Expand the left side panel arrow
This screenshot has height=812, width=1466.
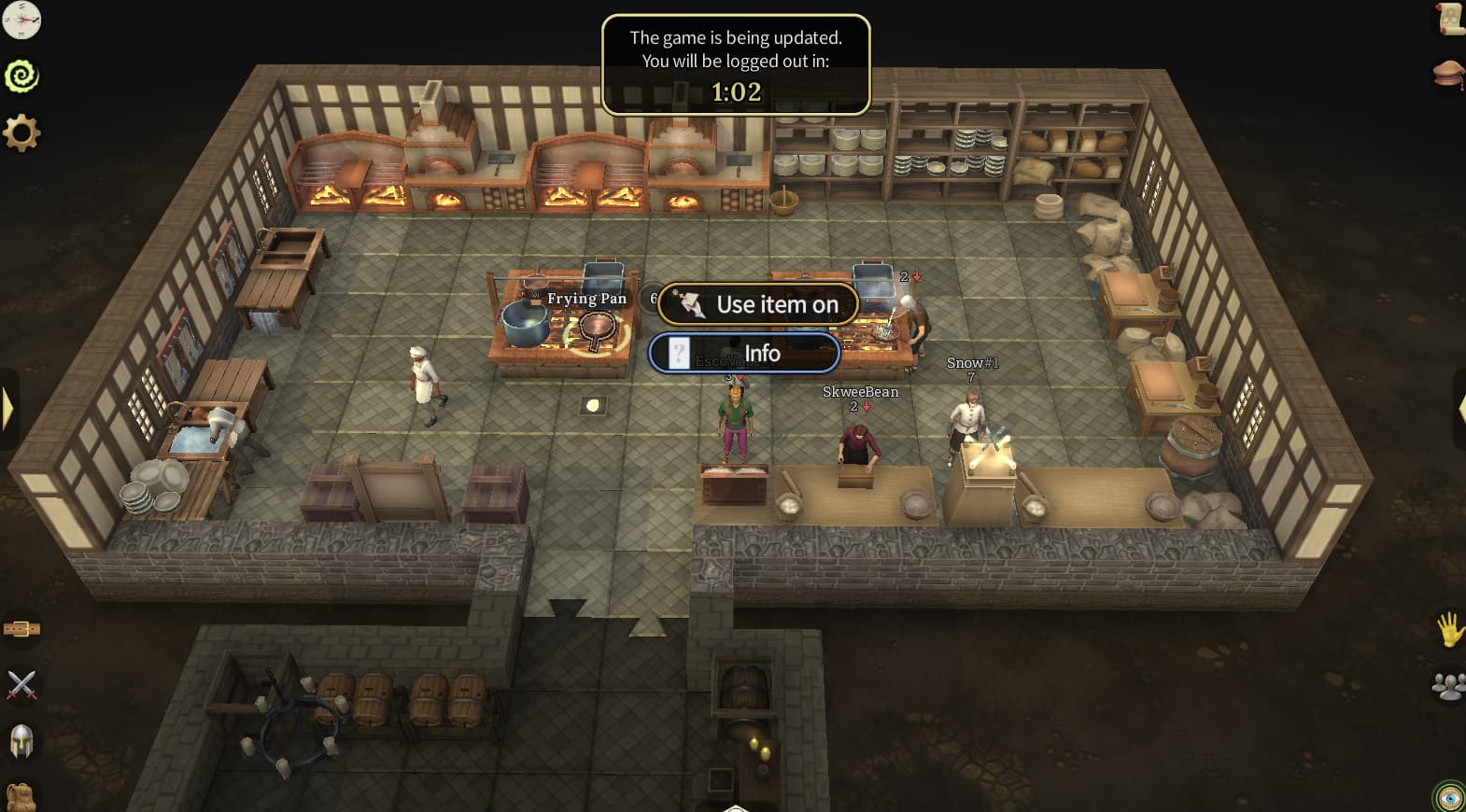pos(7,408)
